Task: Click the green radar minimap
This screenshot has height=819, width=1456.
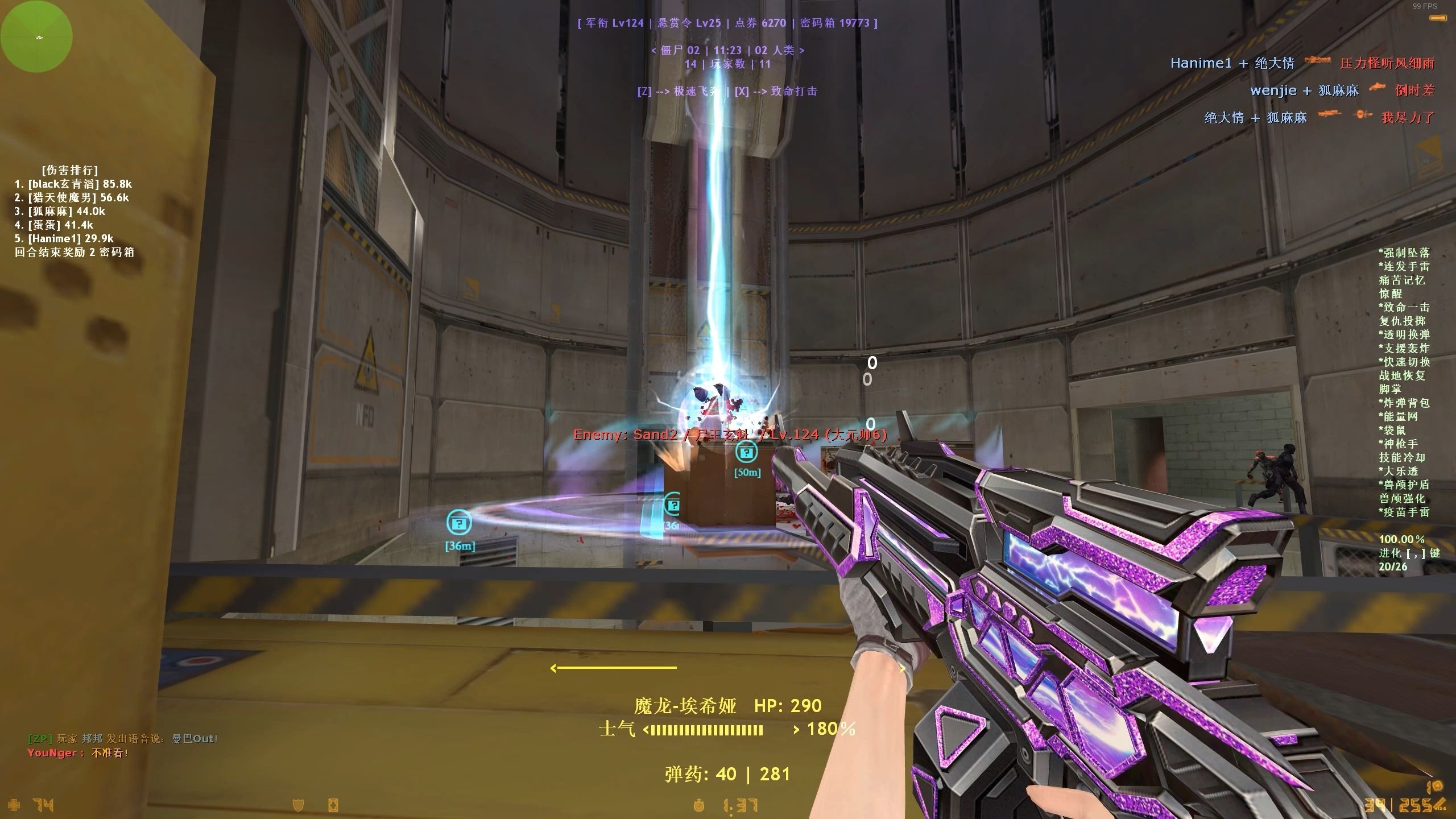Action: pyautogui.click(x=36, y=36)
